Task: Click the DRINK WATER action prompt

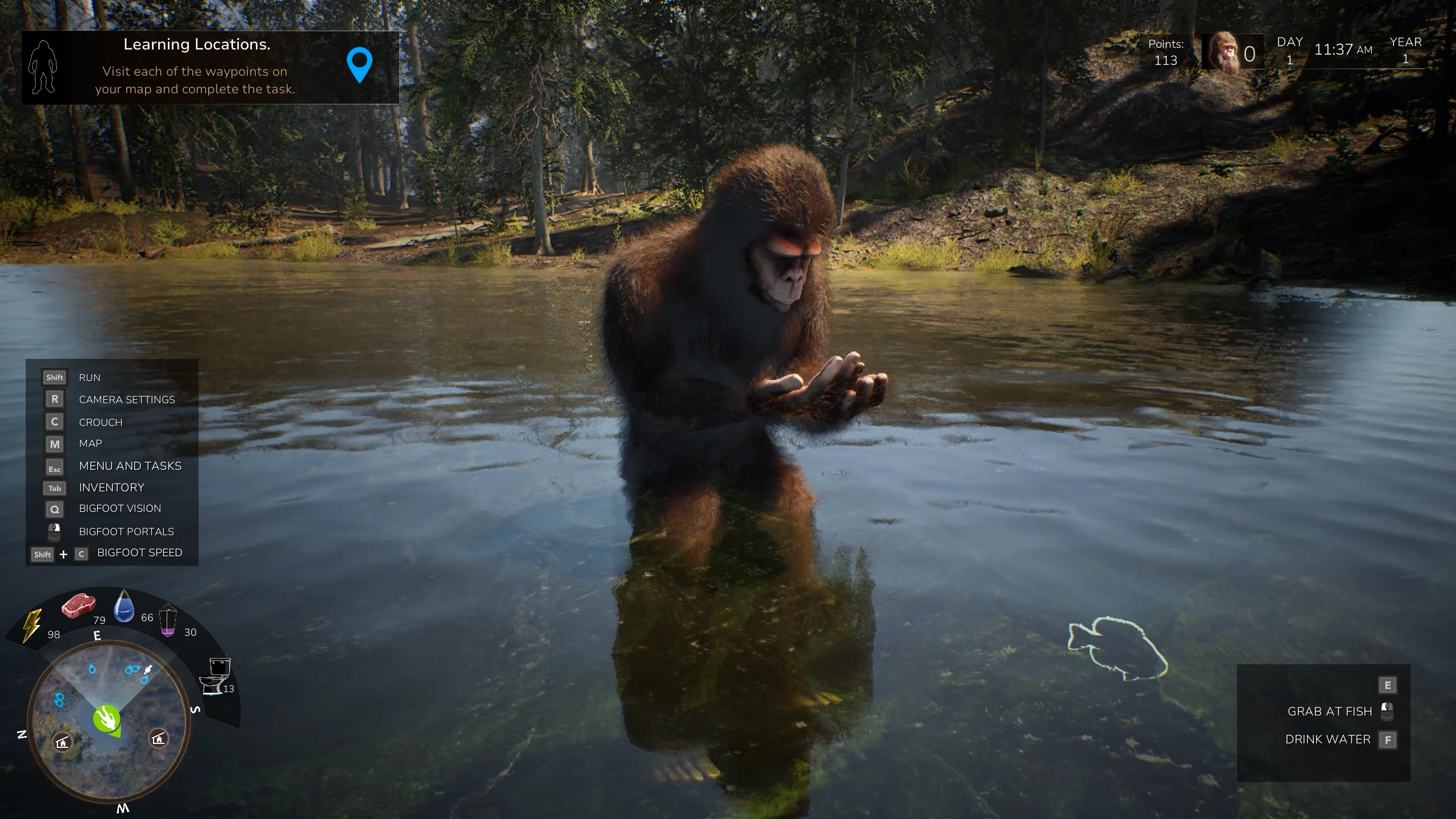Action: 1329,739
